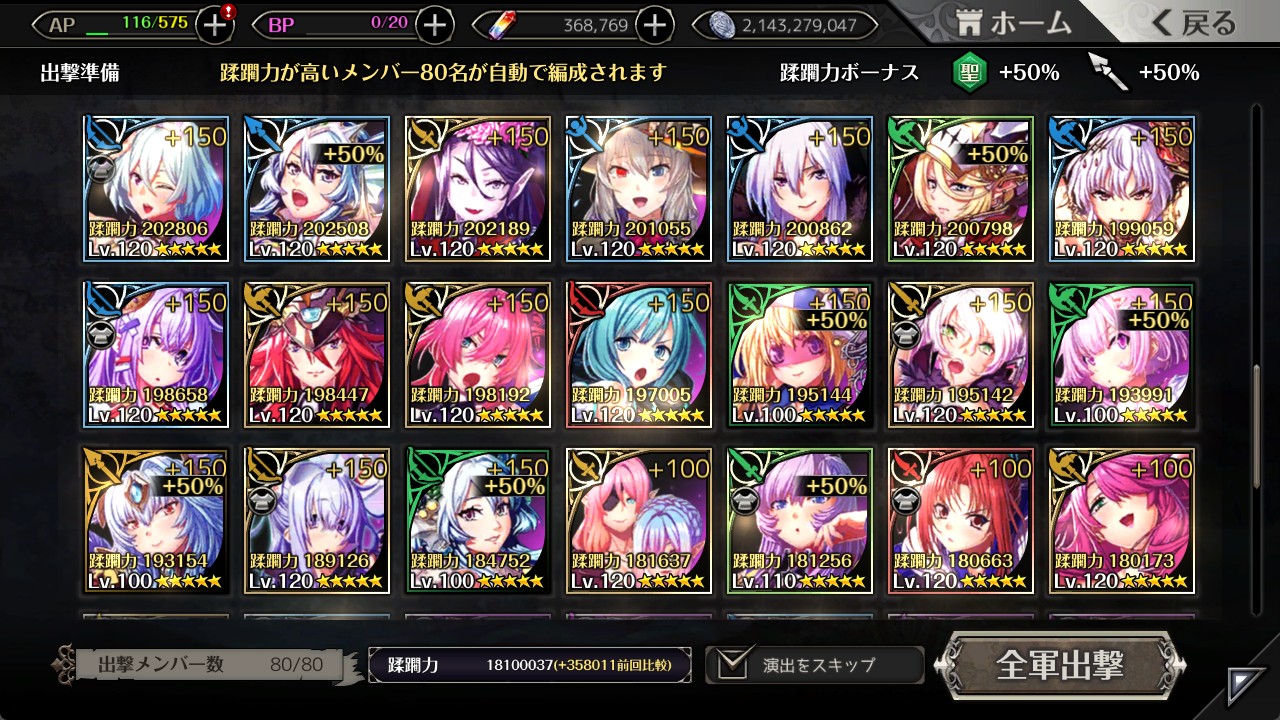The height and width of the screenshot is (720, 1280).
Task: Select the member card with power 193154
Action: point(156,521)
